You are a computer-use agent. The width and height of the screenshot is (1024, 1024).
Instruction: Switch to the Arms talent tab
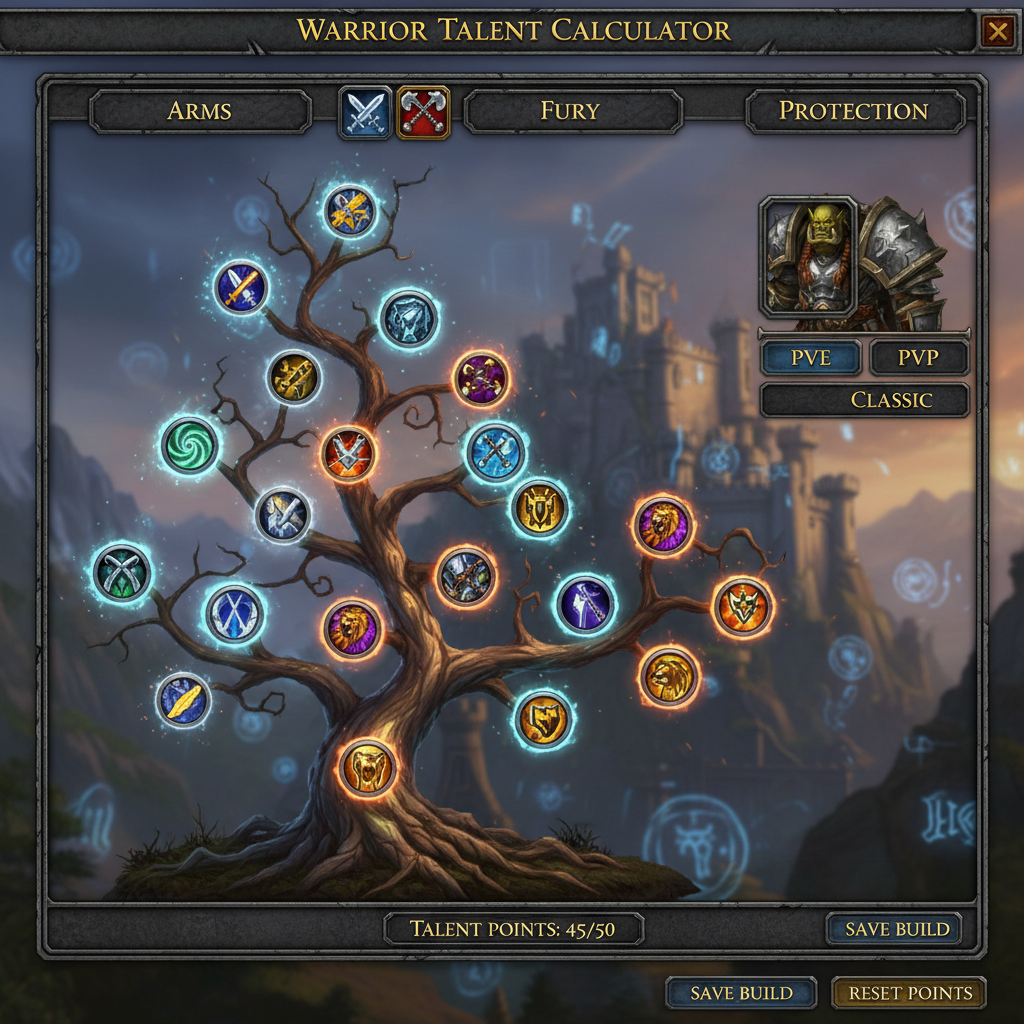click(200, 111)
